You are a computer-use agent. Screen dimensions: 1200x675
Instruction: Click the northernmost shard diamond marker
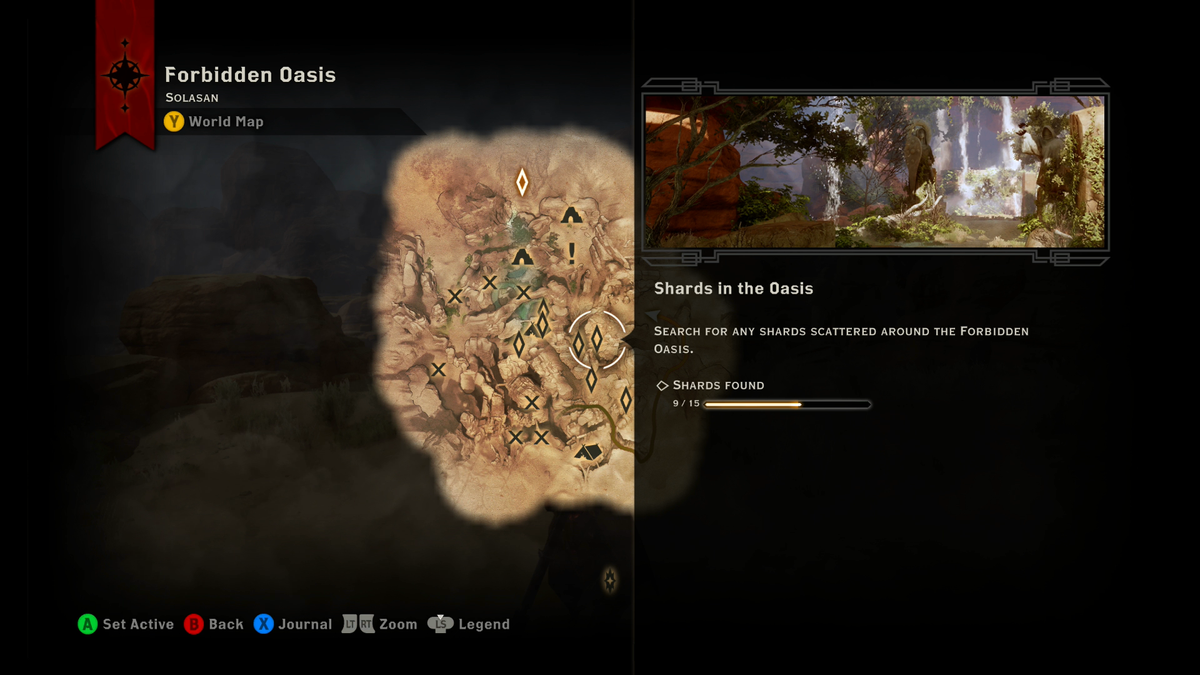coord(522,182)
